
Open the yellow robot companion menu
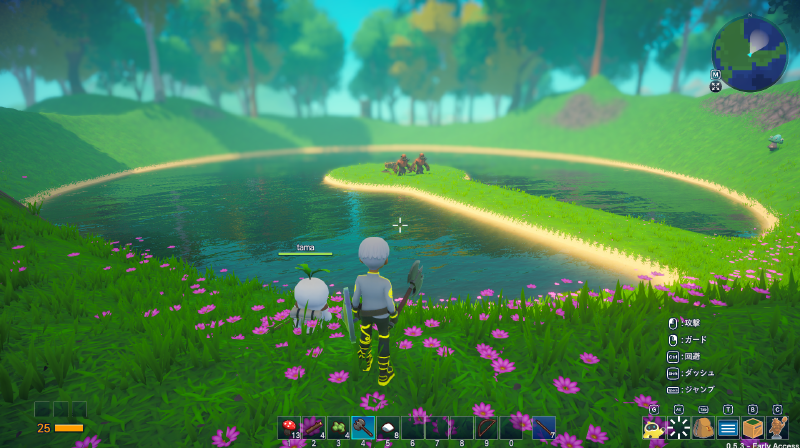[x=654, y=428]
